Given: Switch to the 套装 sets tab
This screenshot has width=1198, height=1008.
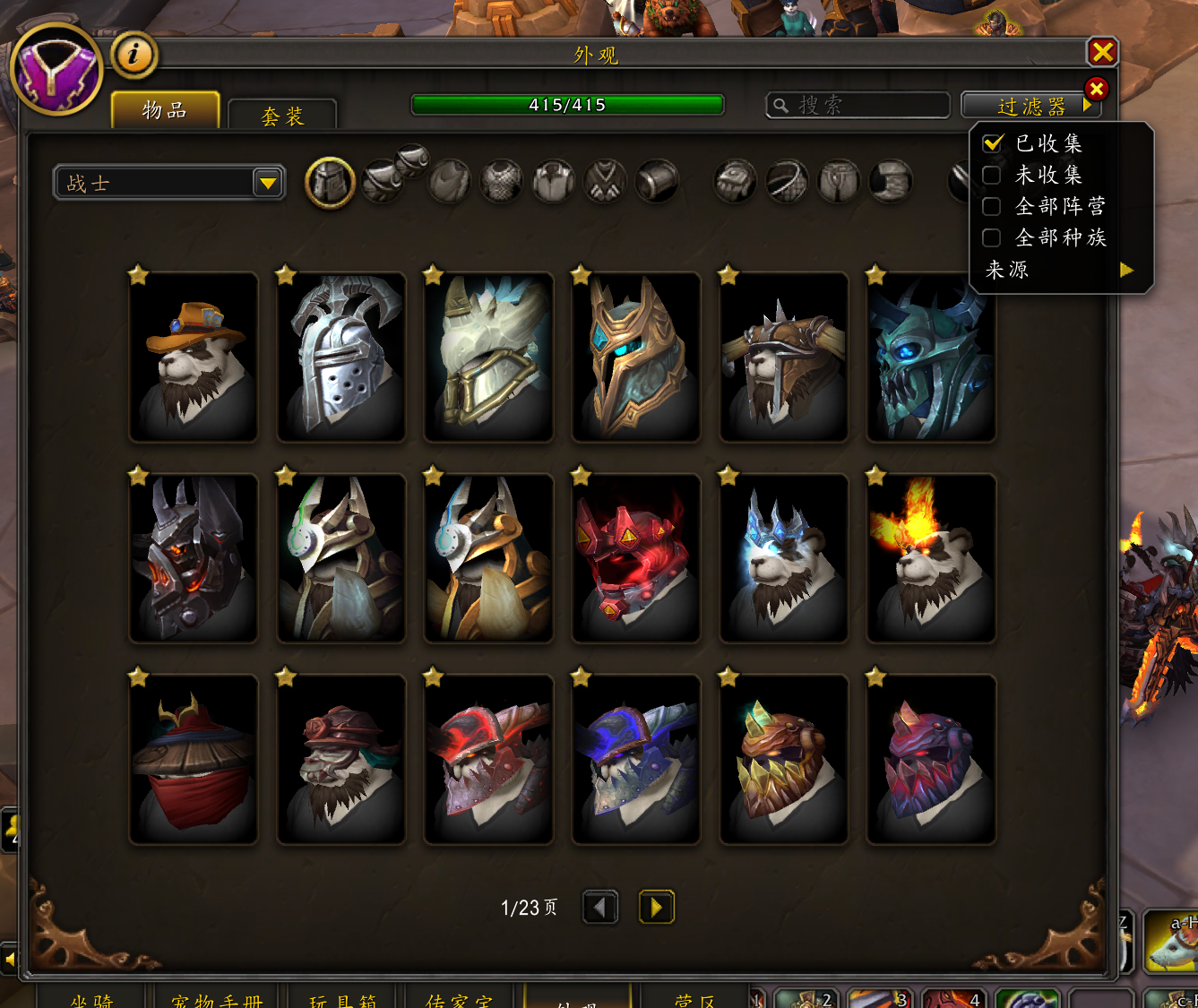Looking at the screenshot, I should (x=282, y=116).
